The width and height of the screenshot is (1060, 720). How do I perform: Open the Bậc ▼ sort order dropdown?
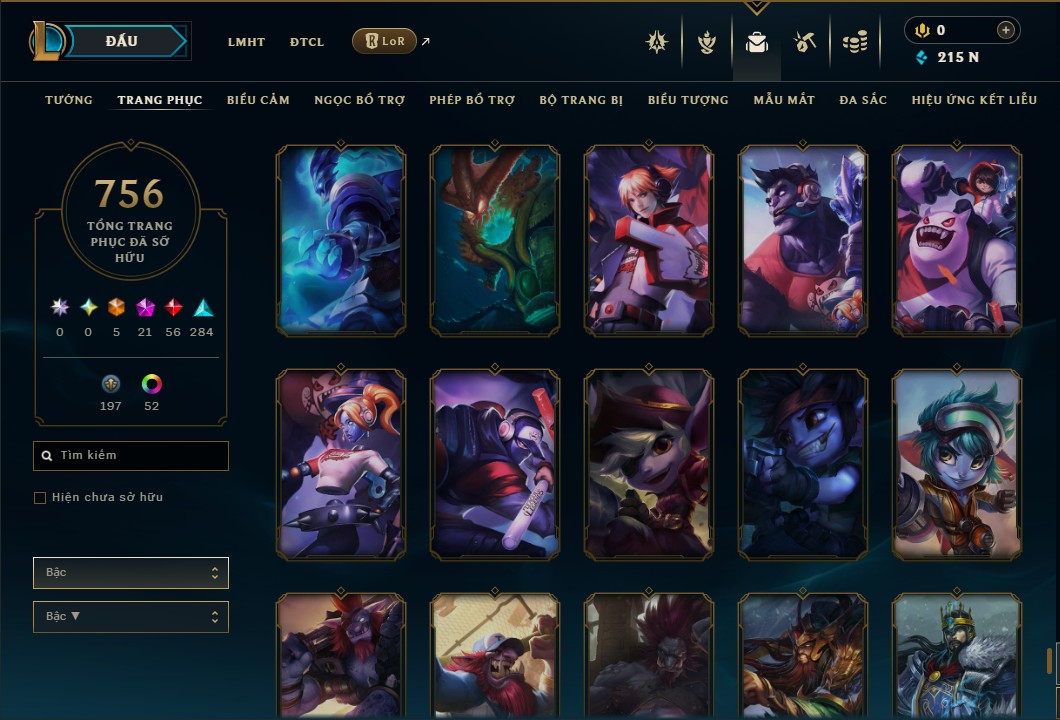[x=131, y=617]
